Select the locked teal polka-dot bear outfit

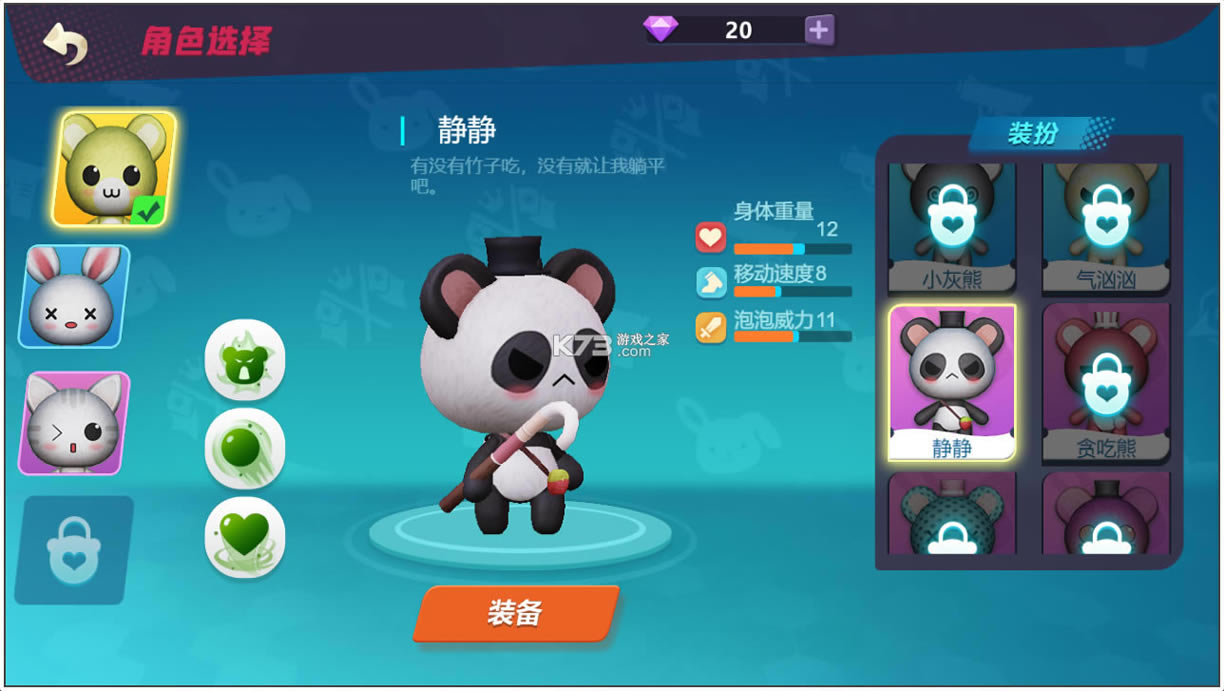tap(951, 514)
